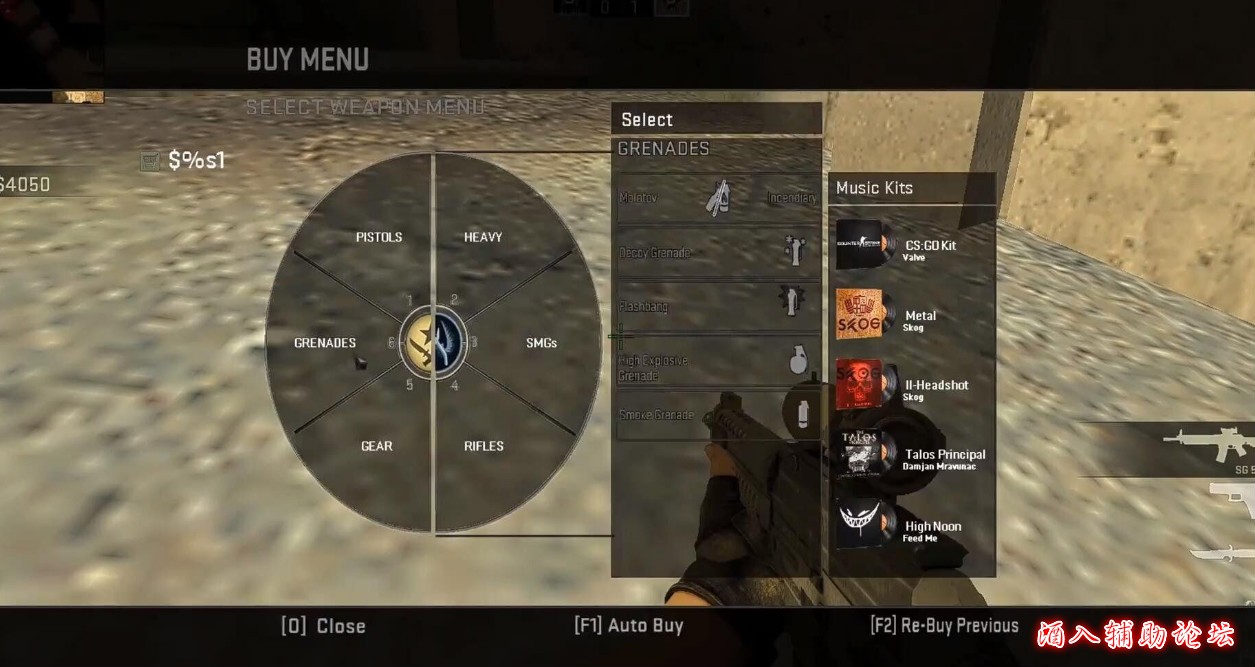Viewport: 1255px width, 667px height.
Task: Select the Metal music kit by Skog
Action: [x=911, y=317]
